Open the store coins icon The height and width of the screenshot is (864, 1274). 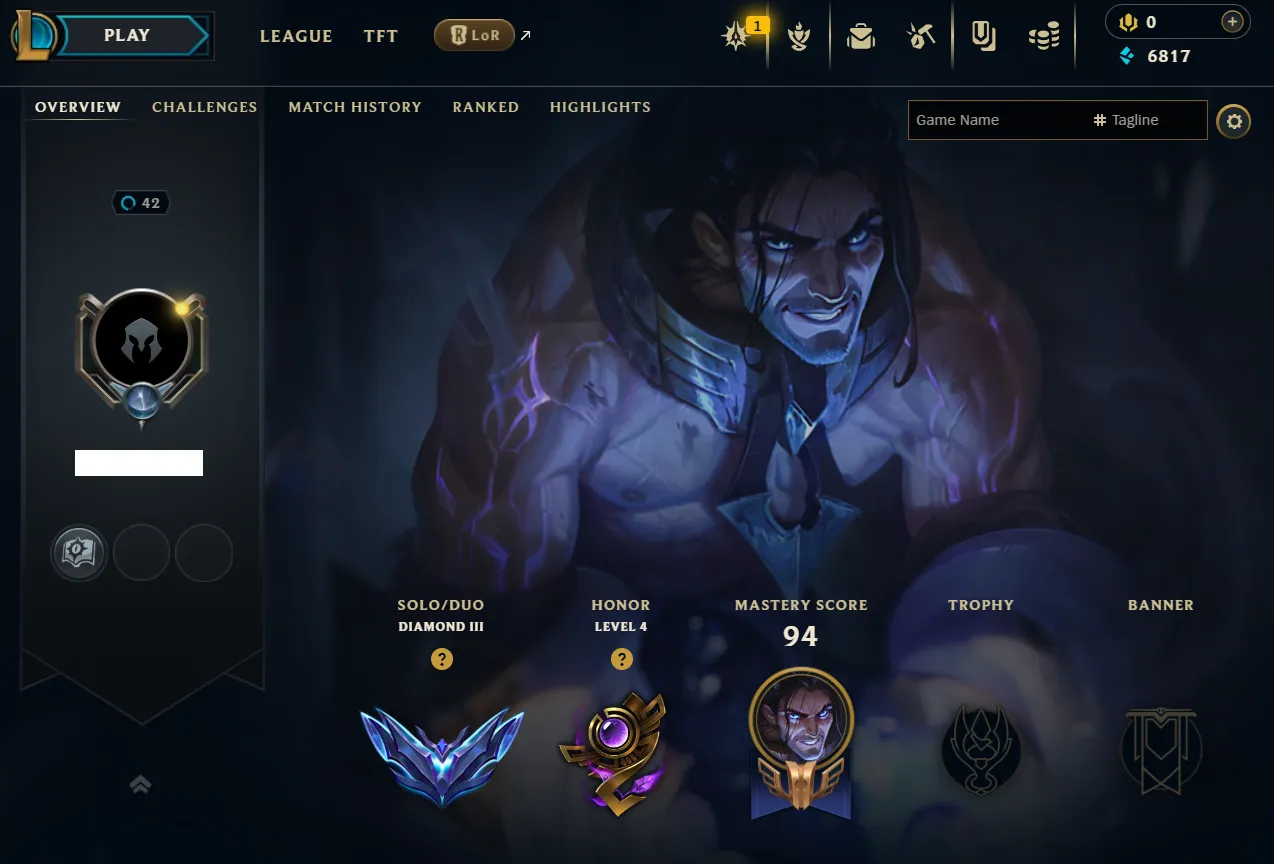tap(1044, 37)
